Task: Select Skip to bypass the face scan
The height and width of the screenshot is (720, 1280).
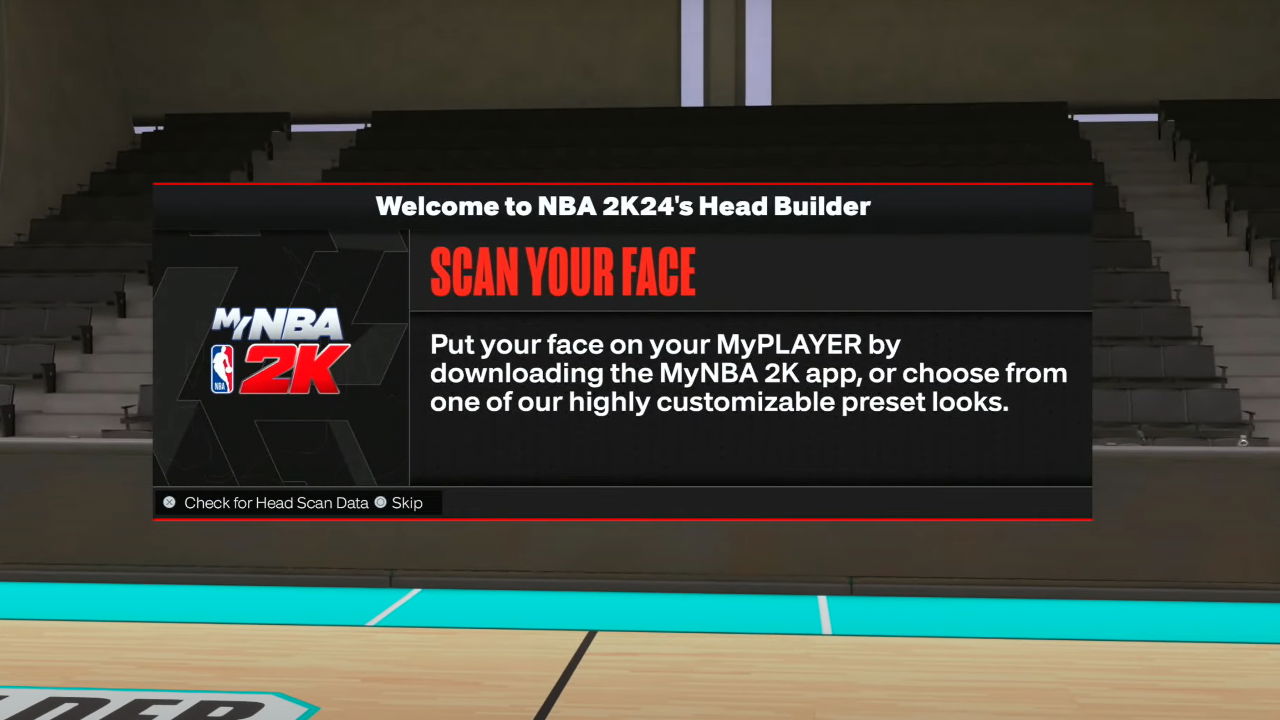Action: click(x=404, y=503)
